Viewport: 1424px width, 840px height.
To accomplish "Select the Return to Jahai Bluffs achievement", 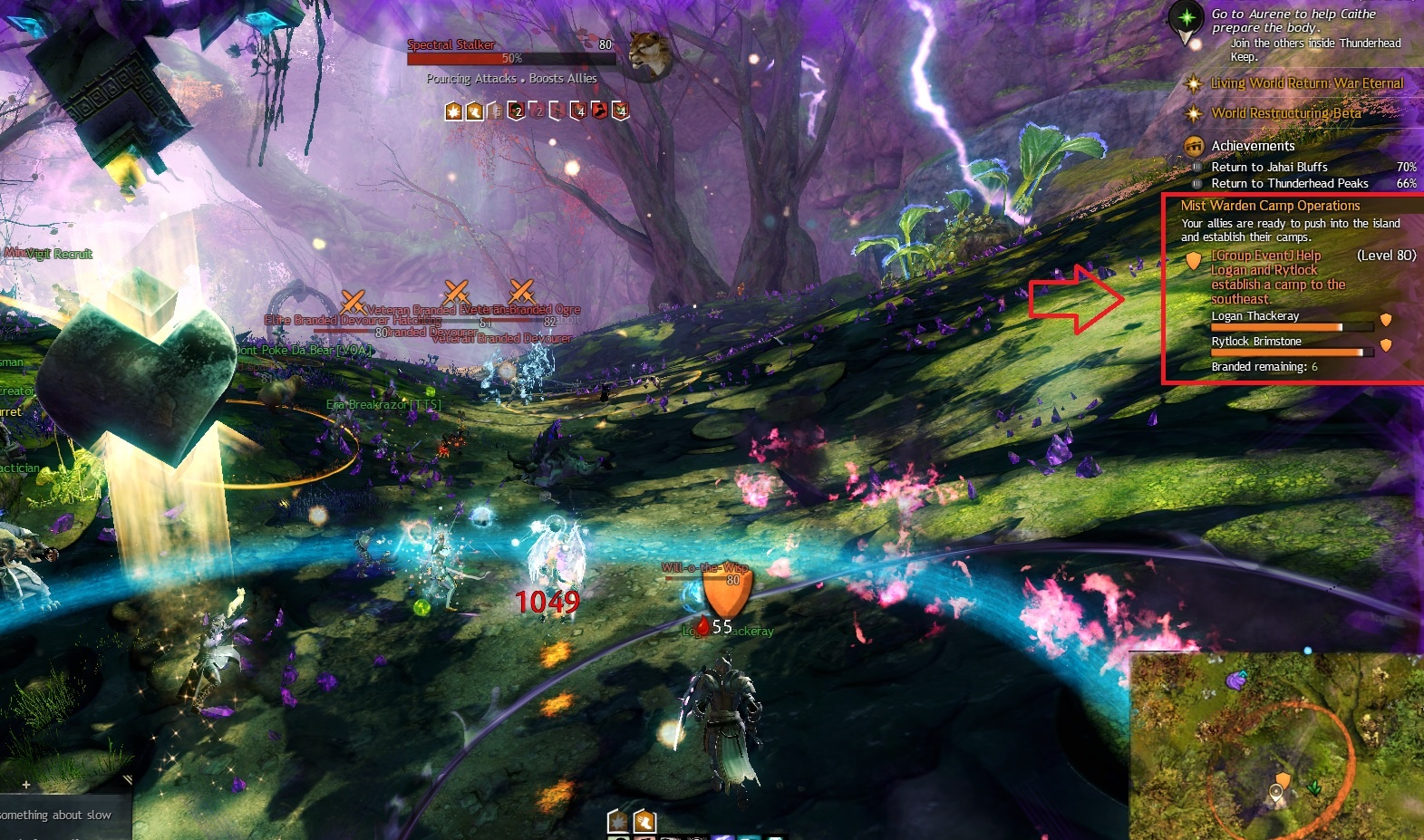I will [x=1269, y=167].
